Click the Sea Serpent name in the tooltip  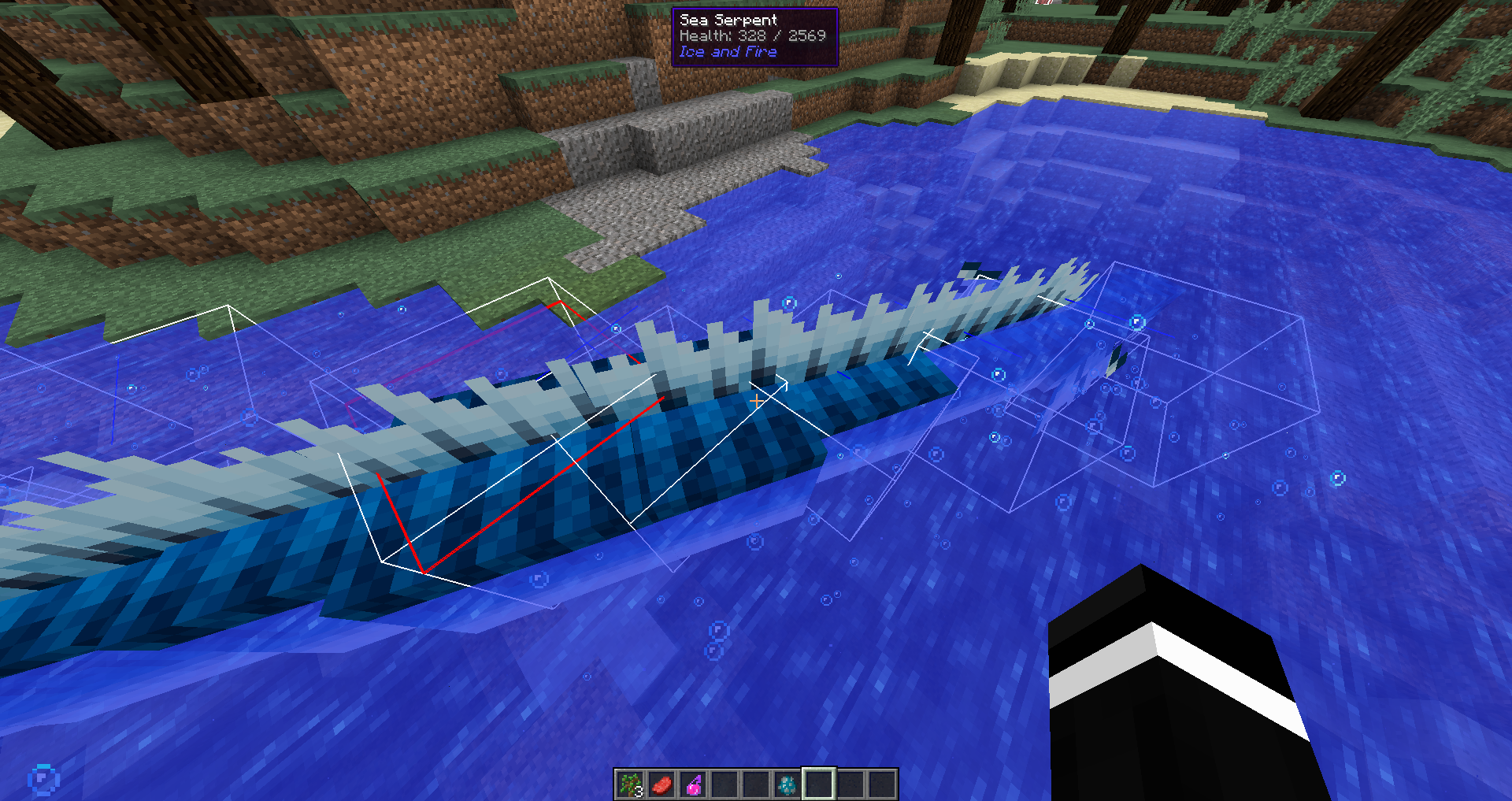click(x=728, y=19)
